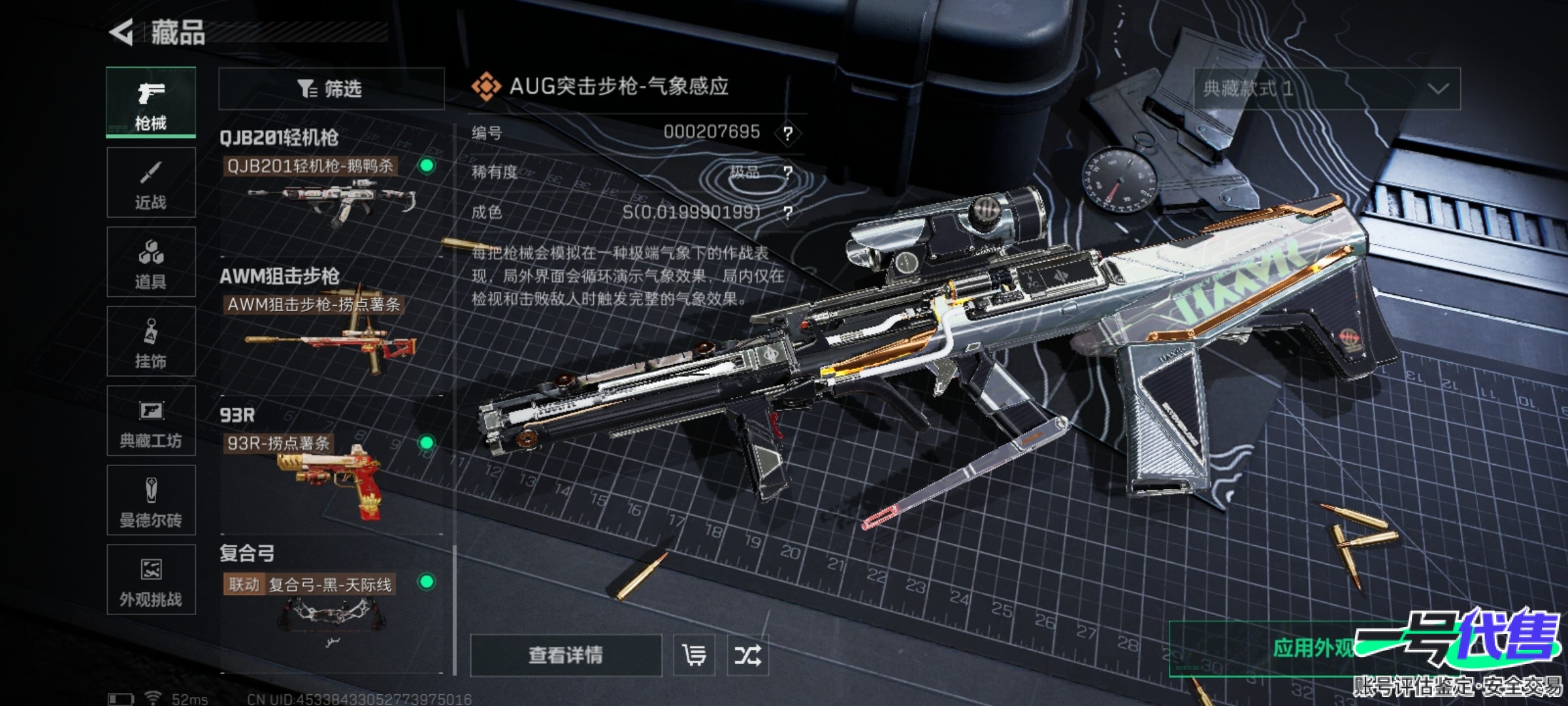Open the 典藏工坊 workshop tab
Viewport: 1568px width, 706px height.
coord(151,421)
